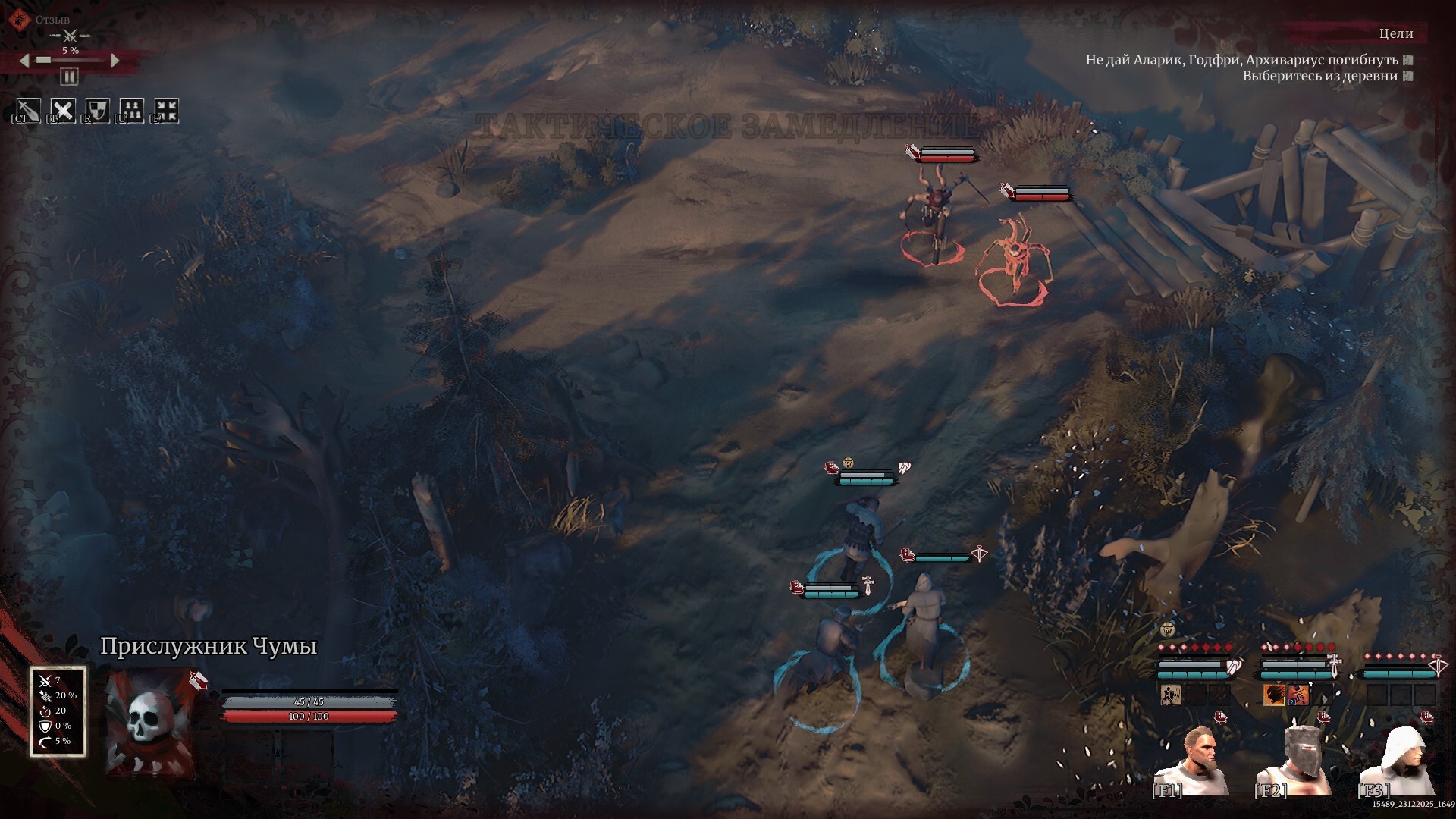
Task: Activate the bearded hero's shield bash ability
Action: (1170, 695)
